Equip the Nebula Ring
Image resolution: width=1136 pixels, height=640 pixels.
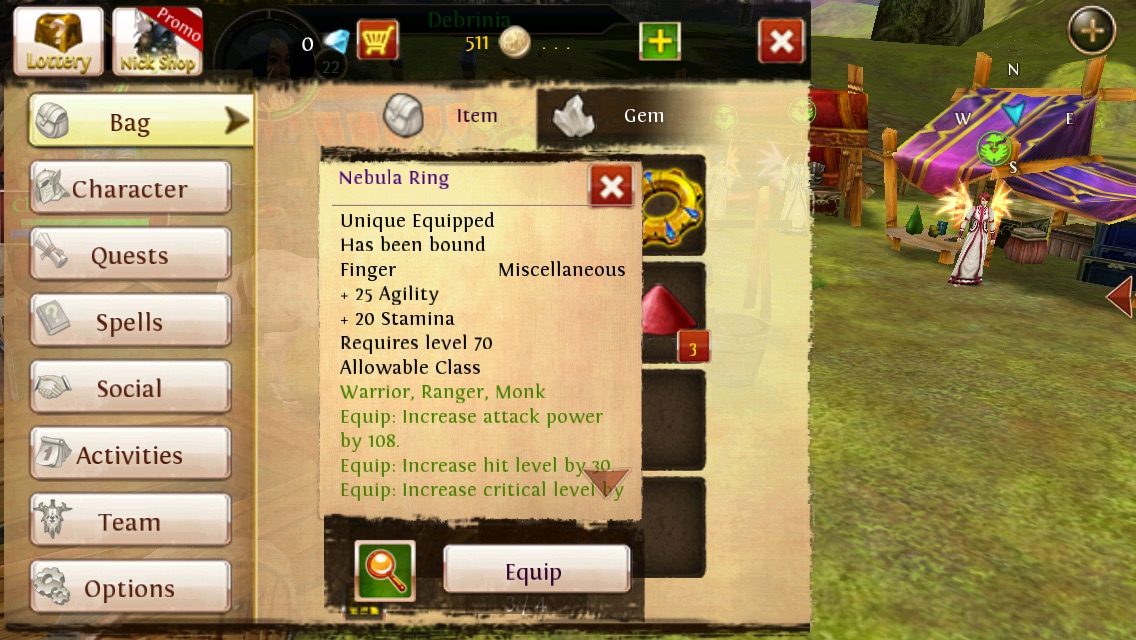click(x=536, y=570)
